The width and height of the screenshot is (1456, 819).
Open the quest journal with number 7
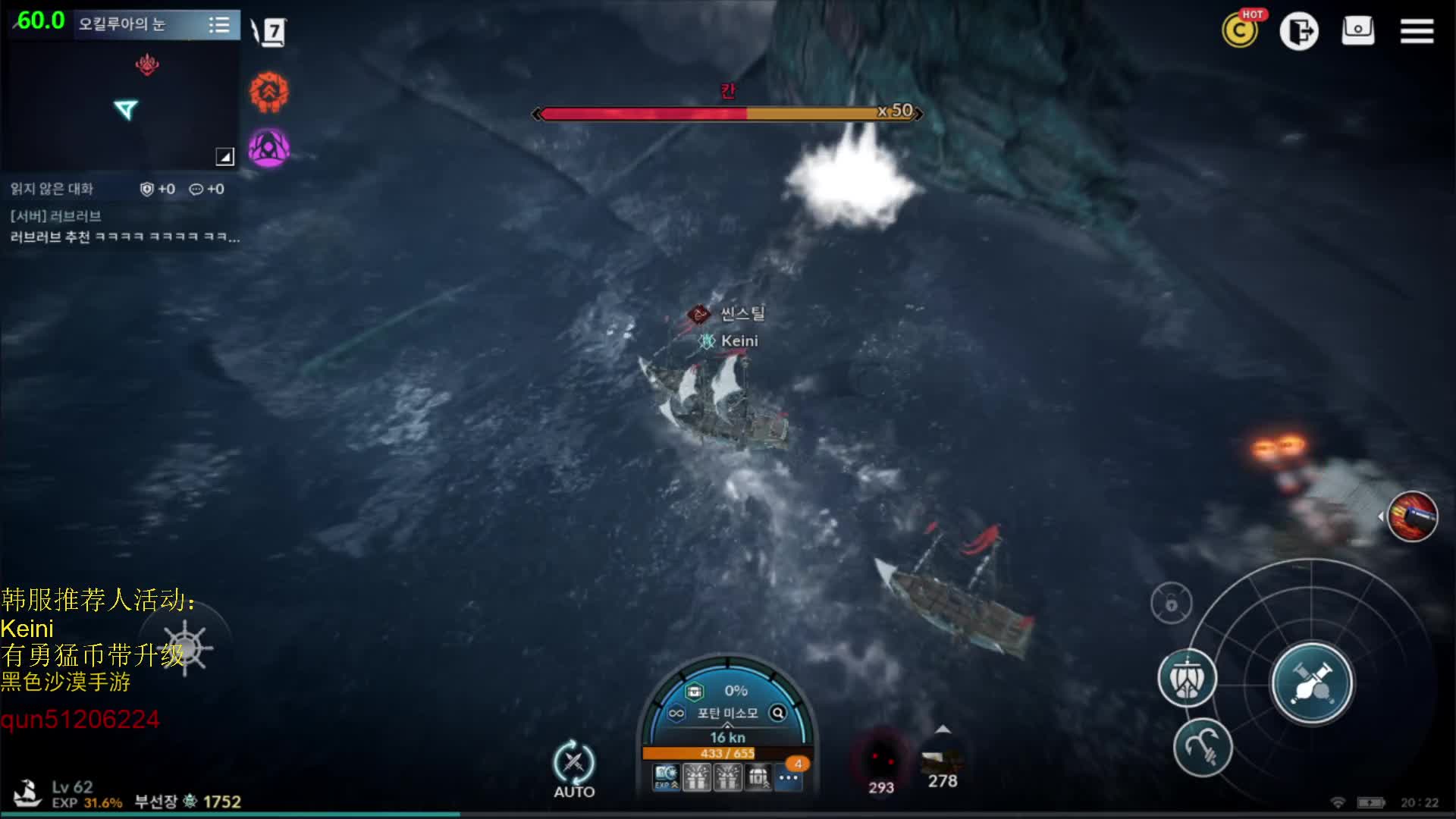pos(270,32)
